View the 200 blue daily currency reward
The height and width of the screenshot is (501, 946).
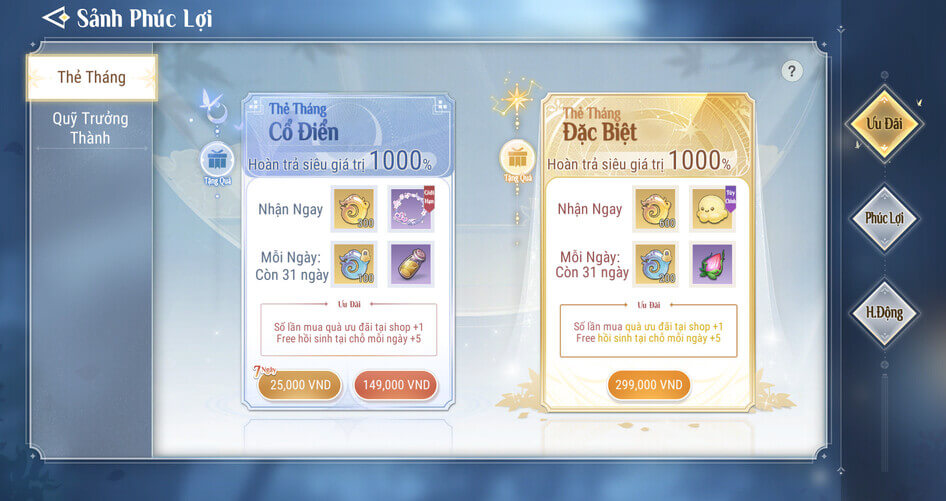point(654,265)
